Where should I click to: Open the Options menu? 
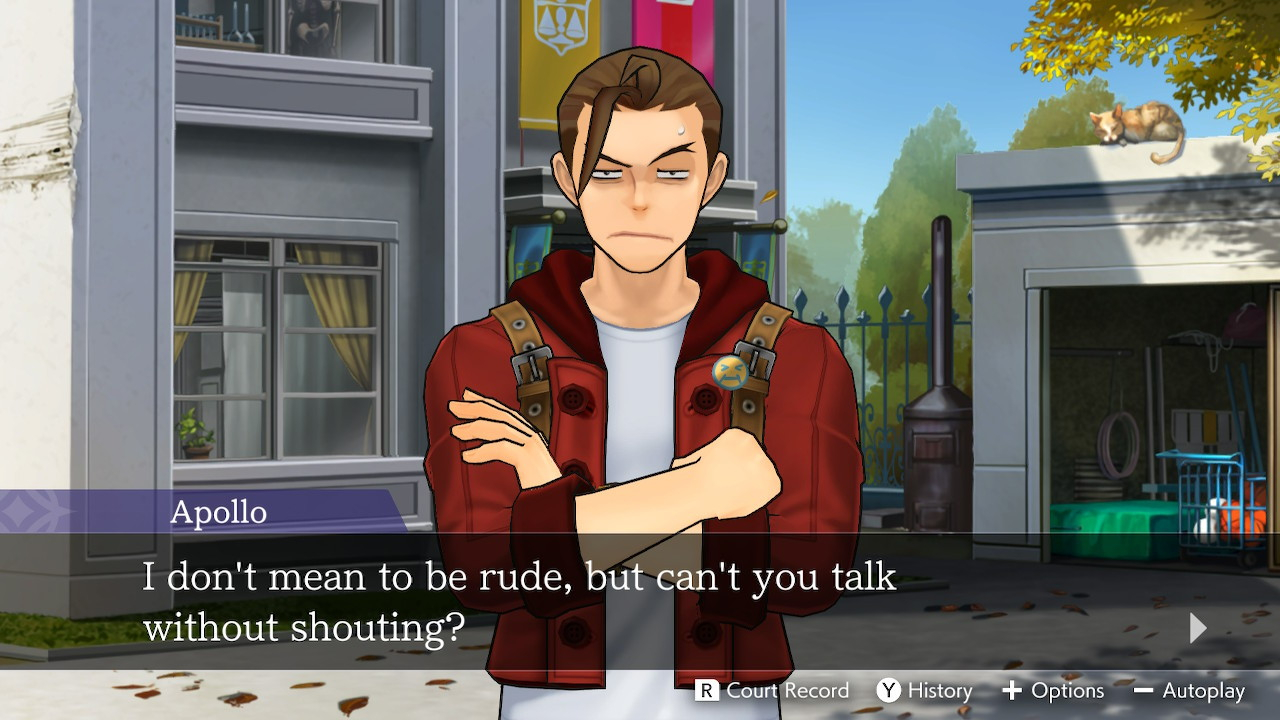1053,691
